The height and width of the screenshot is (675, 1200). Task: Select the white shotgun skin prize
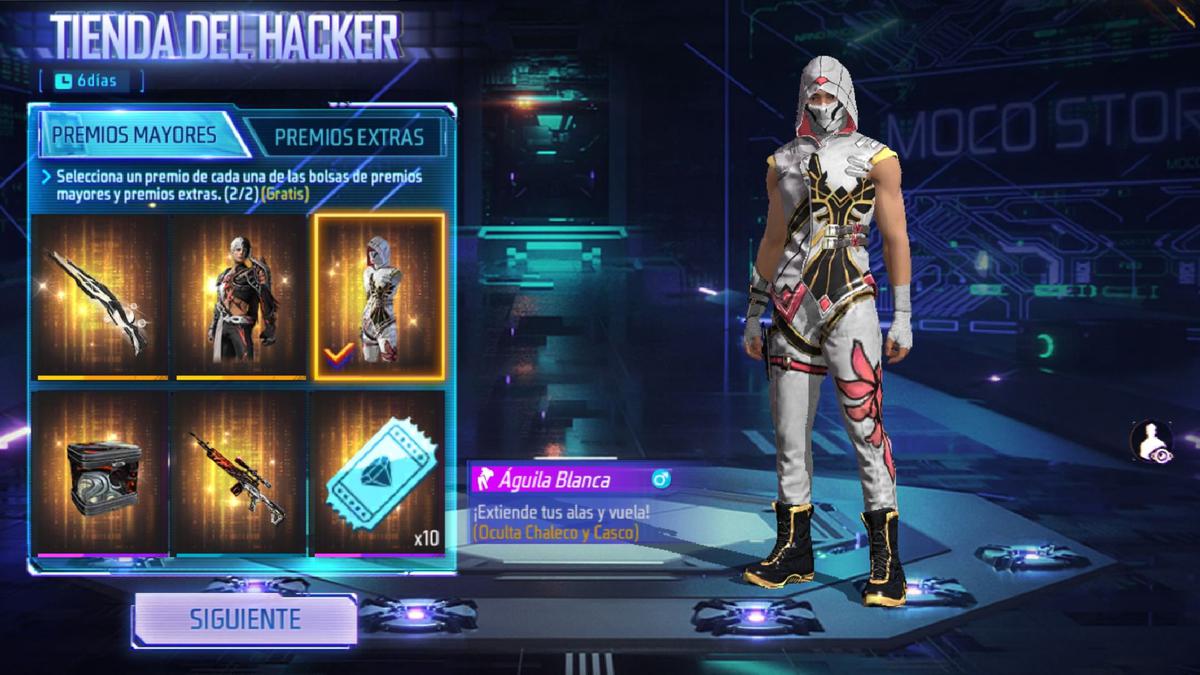point(102,297)
